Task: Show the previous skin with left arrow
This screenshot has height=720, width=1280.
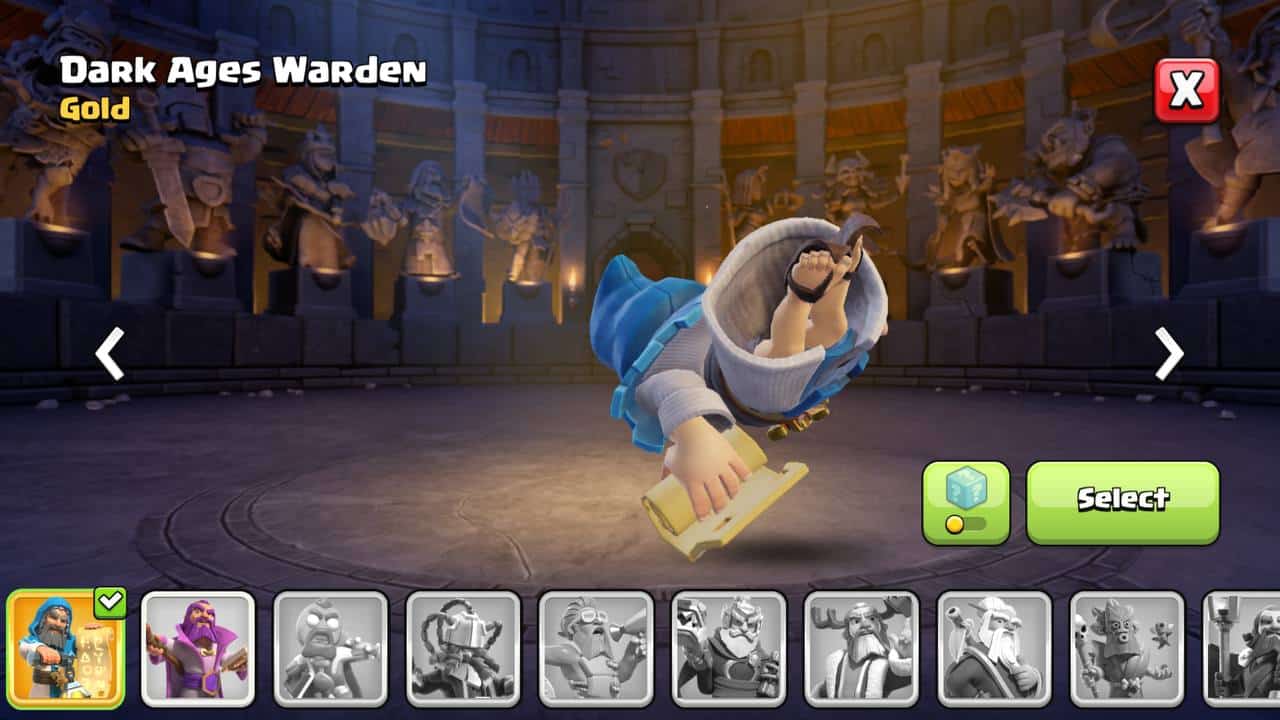Action: 110,354
